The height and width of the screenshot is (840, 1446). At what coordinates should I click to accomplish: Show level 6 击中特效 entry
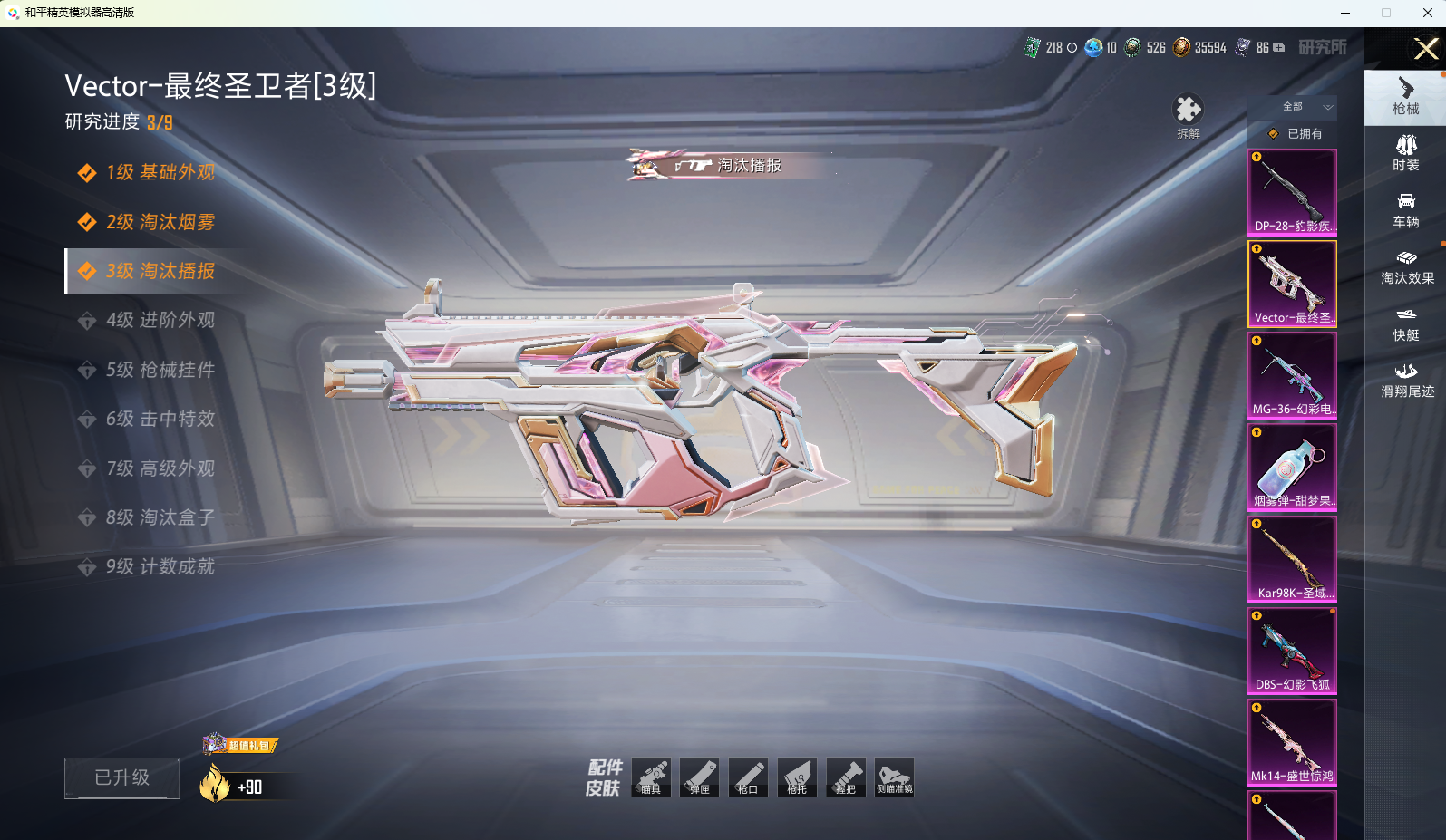[160, 419]
